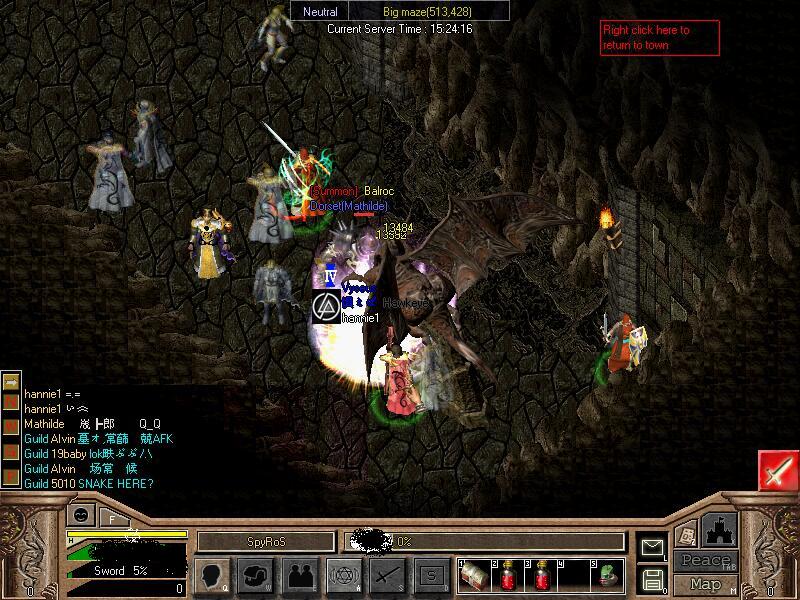
Task: Click the red sword attack icon
Action: pos(777,470)
